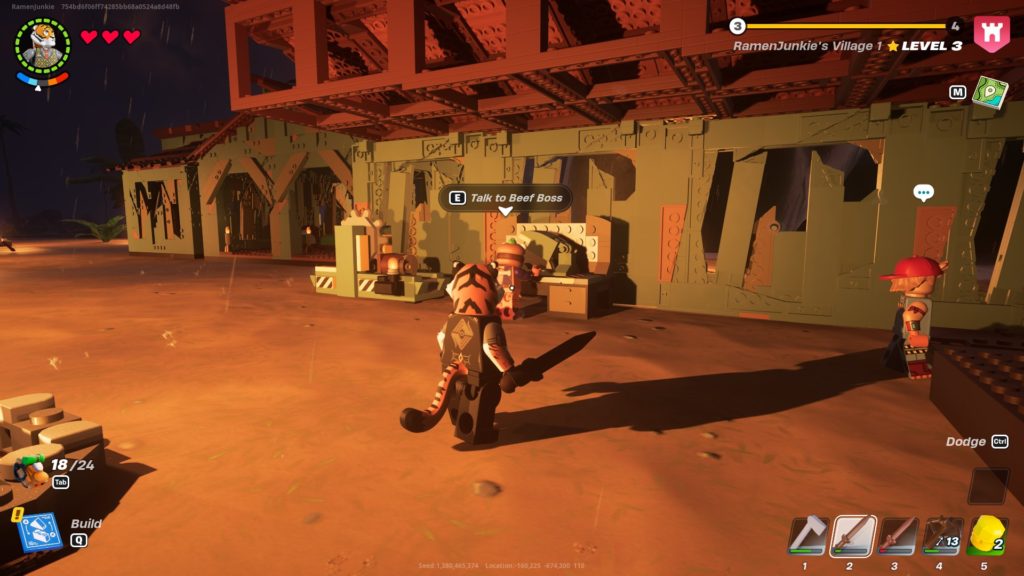Open the backpack inventory icon
Viewport: 1024px width, 576px height.
pyautogui.click(x=31, y=467)
